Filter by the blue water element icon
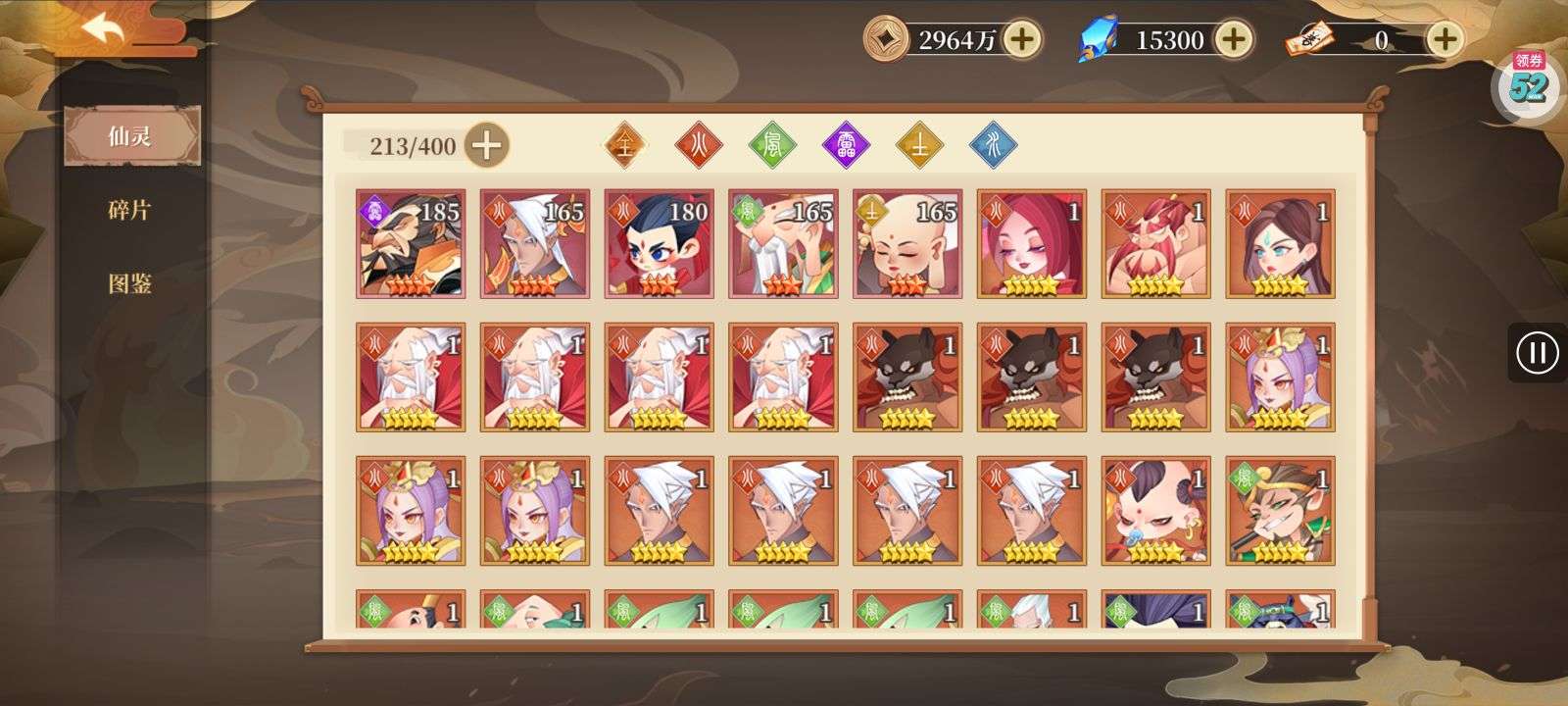 (993, 143)
